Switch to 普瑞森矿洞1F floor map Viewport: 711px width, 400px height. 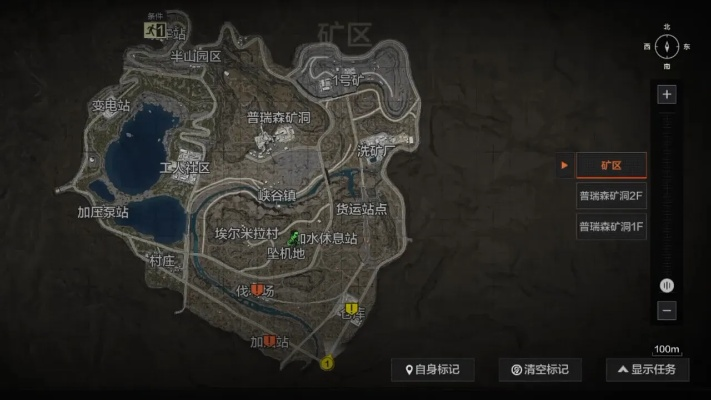(x=612, y=227)
